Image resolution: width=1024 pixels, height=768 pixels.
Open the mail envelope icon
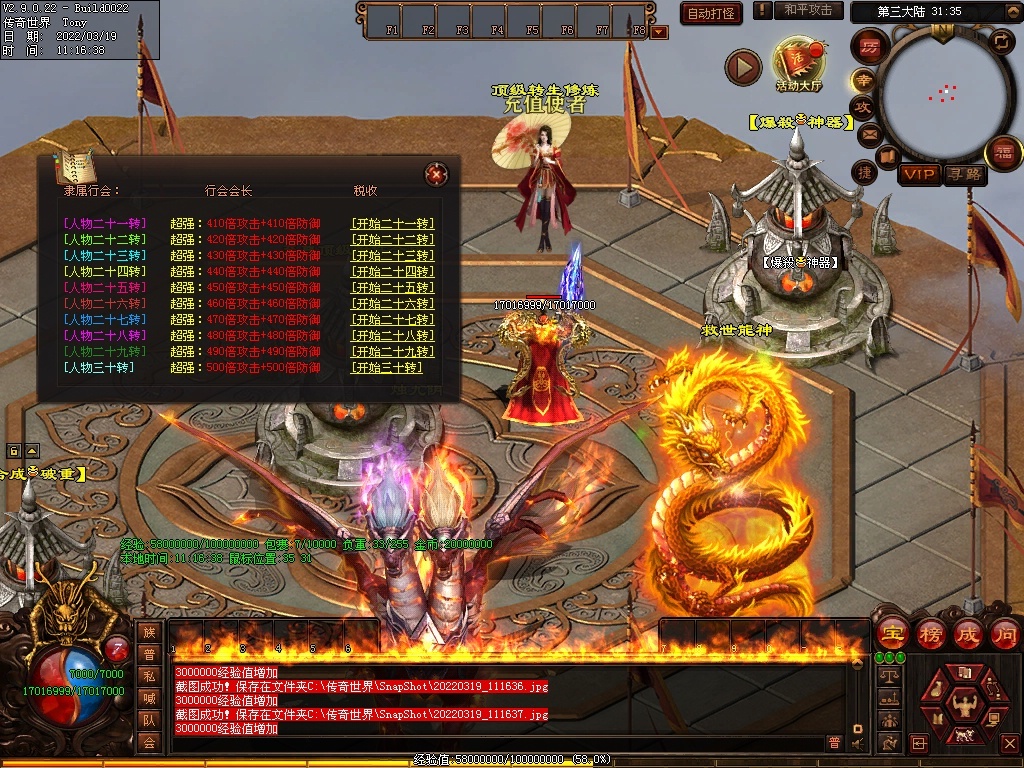click(868, 133)
